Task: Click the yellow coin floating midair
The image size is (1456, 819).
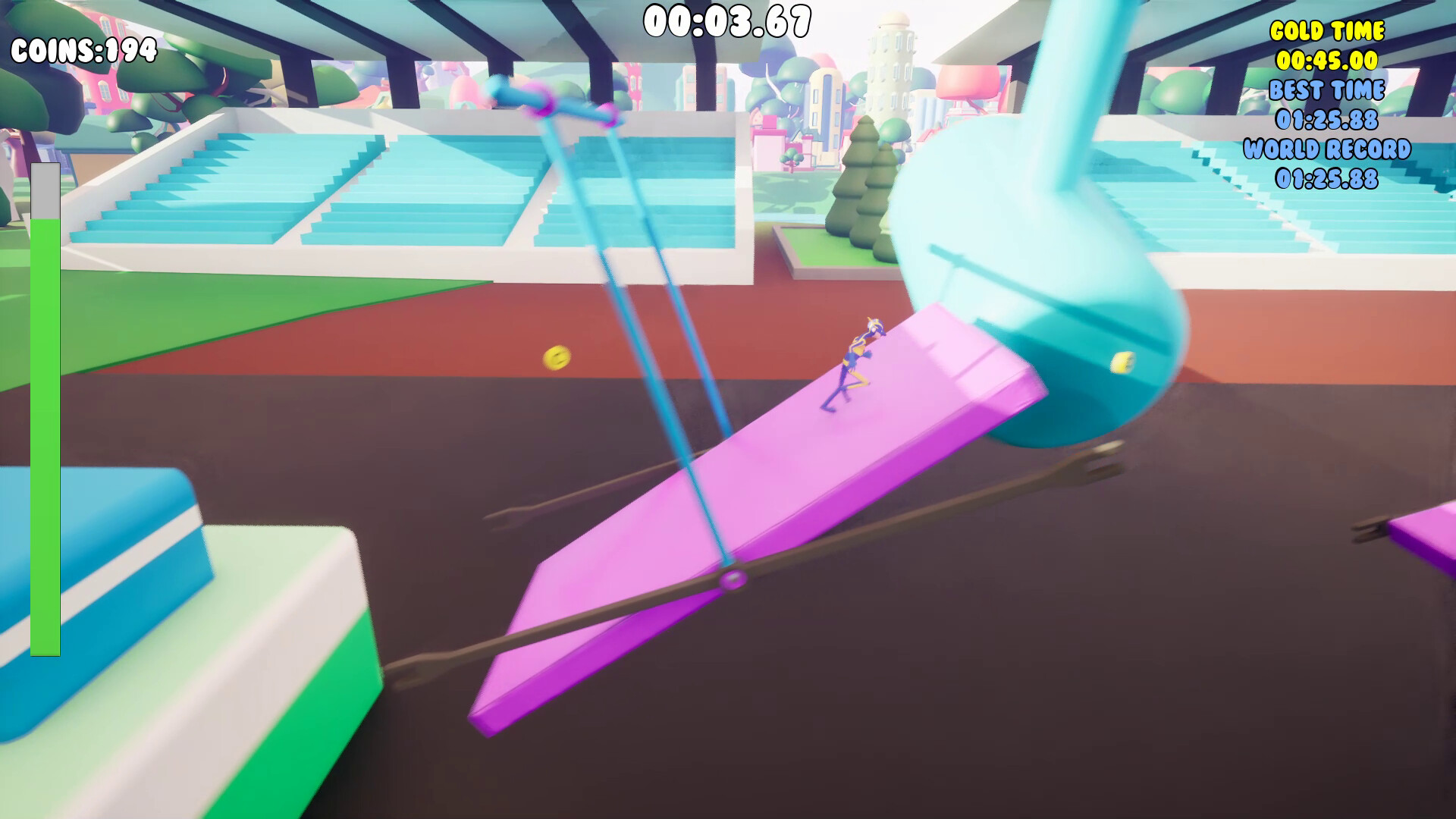Action: coord(558,357)
